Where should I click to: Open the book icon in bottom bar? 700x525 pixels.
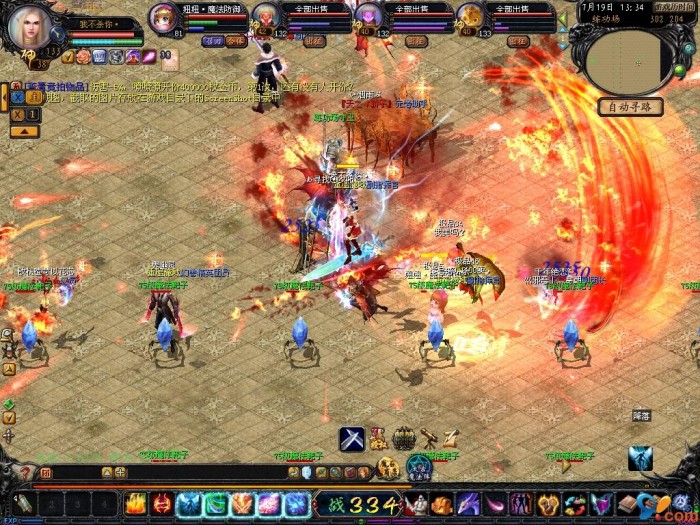click(x=627, y=503)
